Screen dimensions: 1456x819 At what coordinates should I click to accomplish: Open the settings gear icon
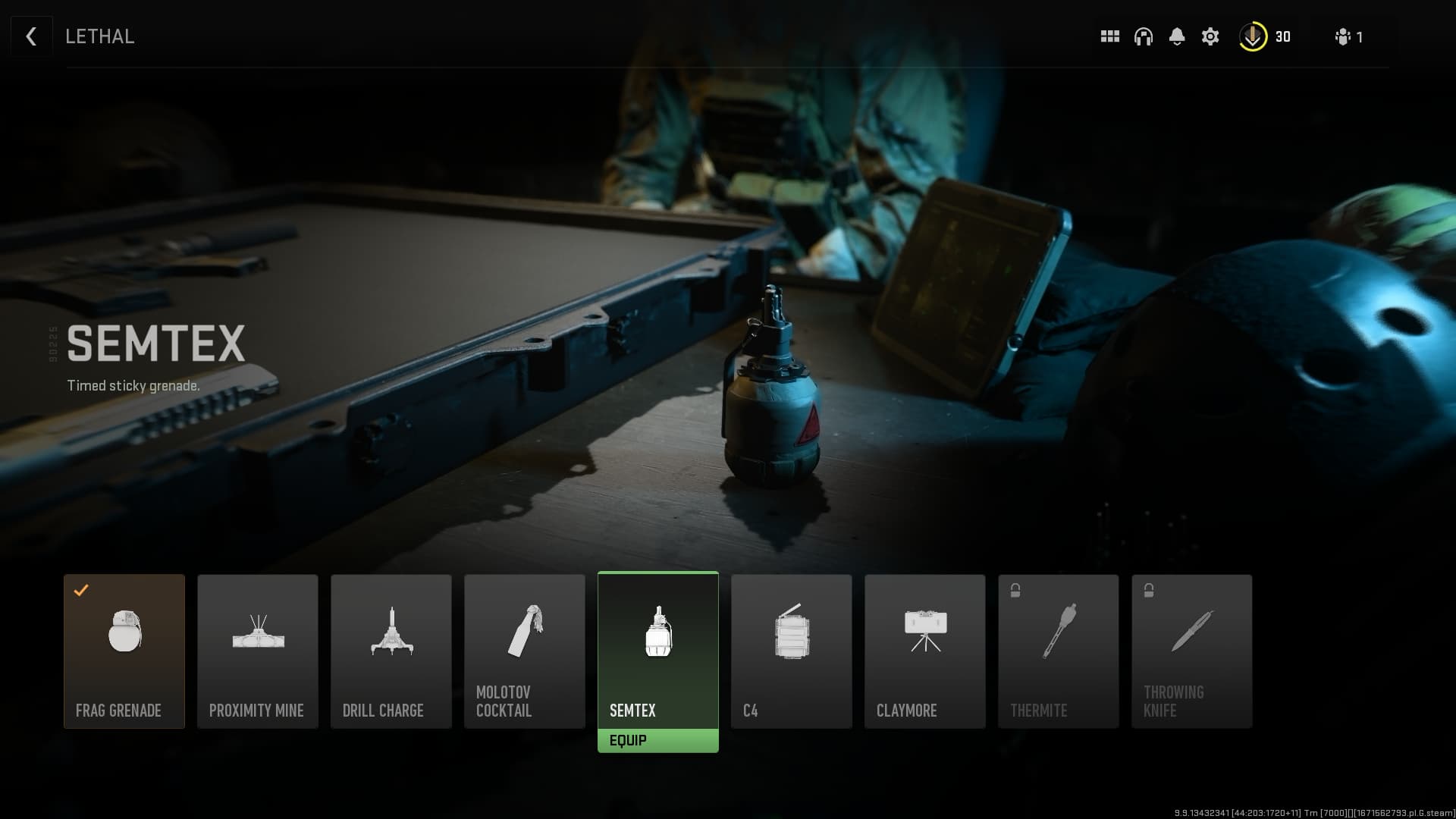pos(1210,36)
